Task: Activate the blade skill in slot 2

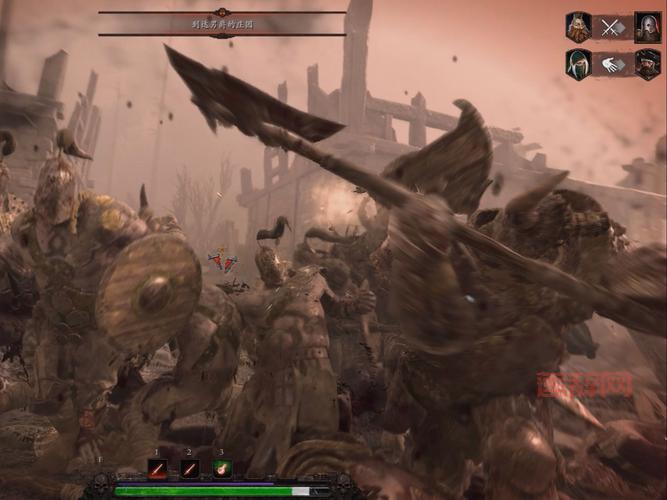Action: [x=190, y=468]
